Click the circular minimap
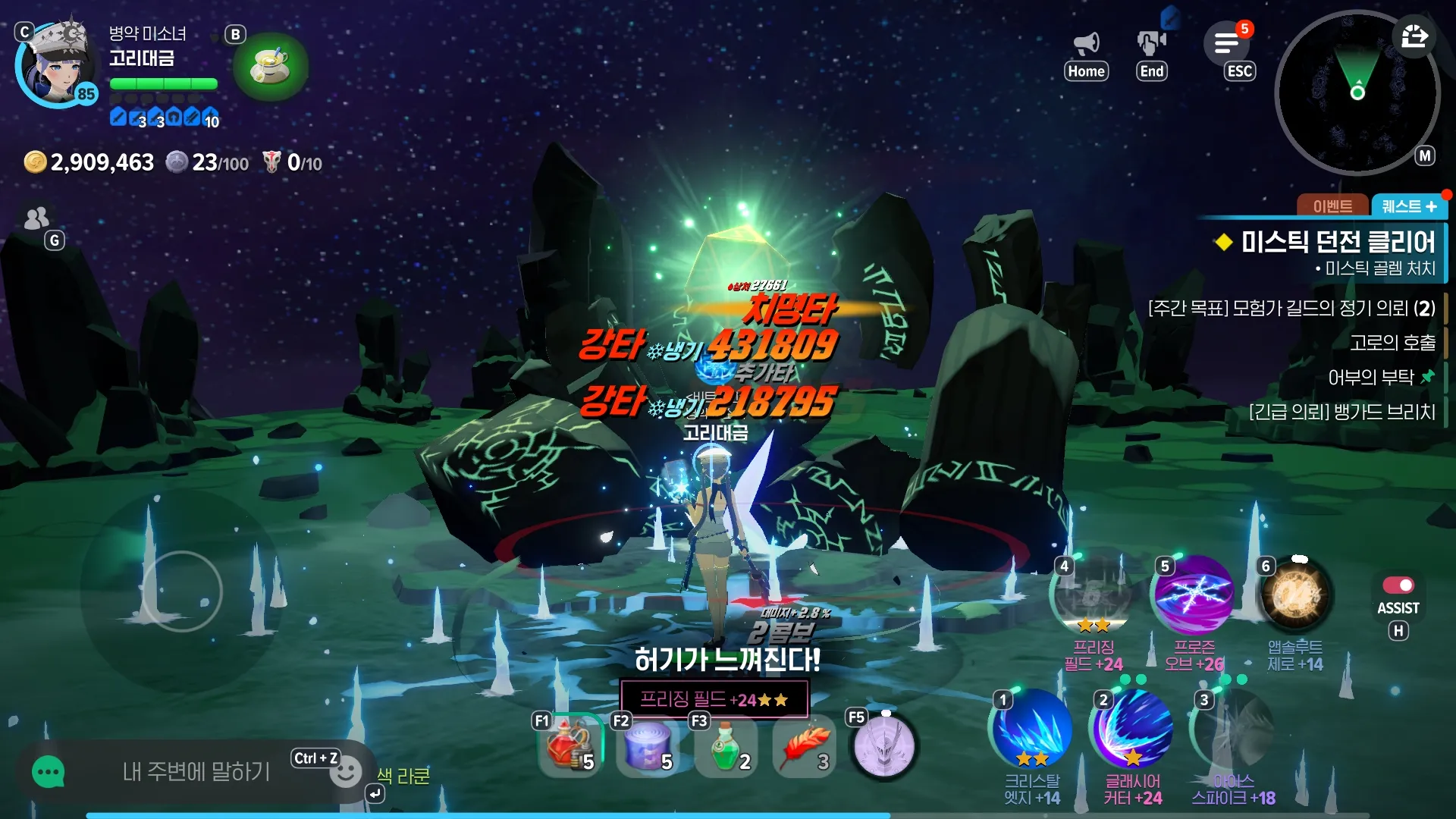Screen dimensions: 1456x819 tap(1357, 93)
